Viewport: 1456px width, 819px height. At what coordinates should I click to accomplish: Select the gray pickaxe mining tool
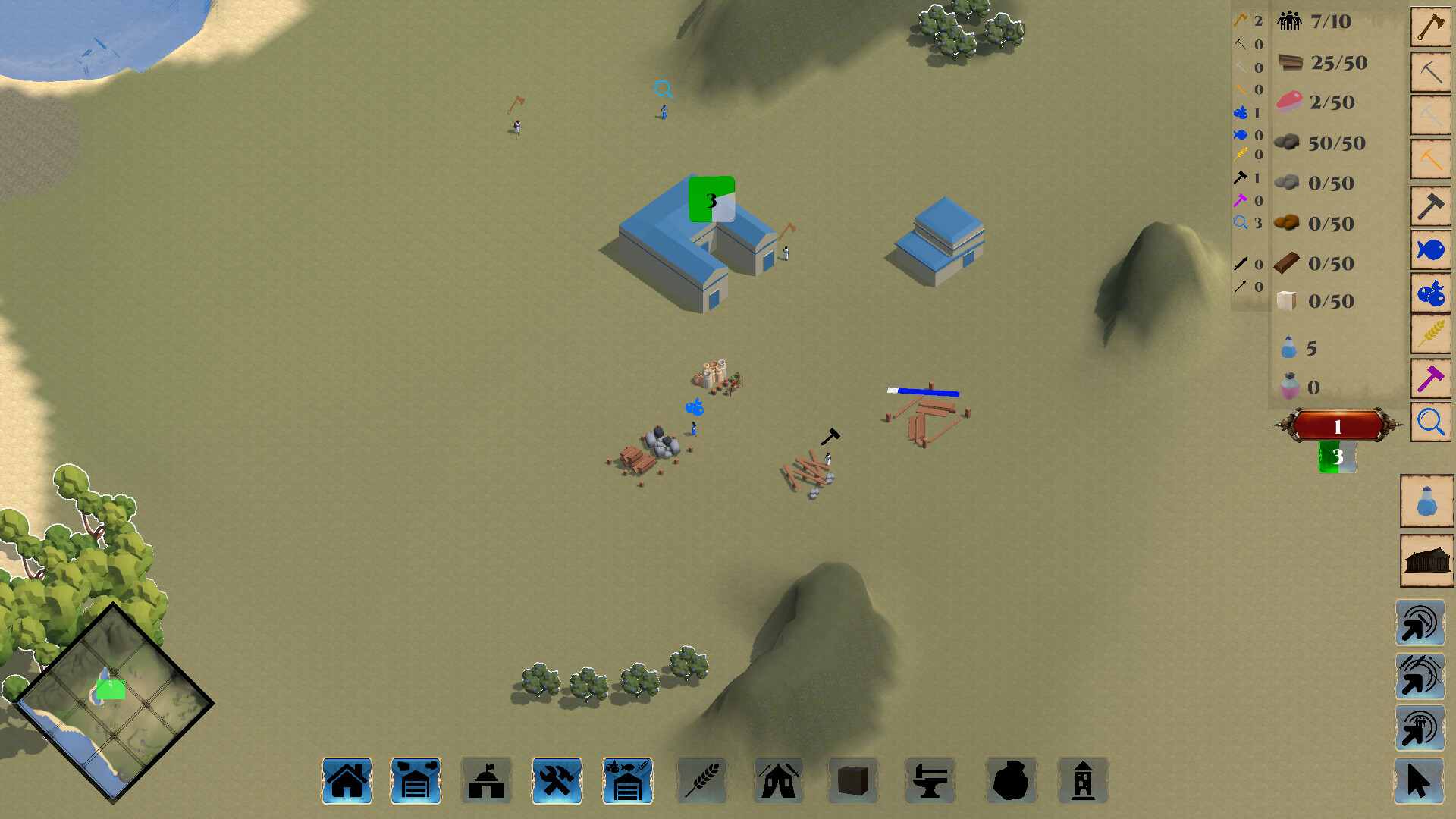pyautogui.click(x=1430, y=71)
